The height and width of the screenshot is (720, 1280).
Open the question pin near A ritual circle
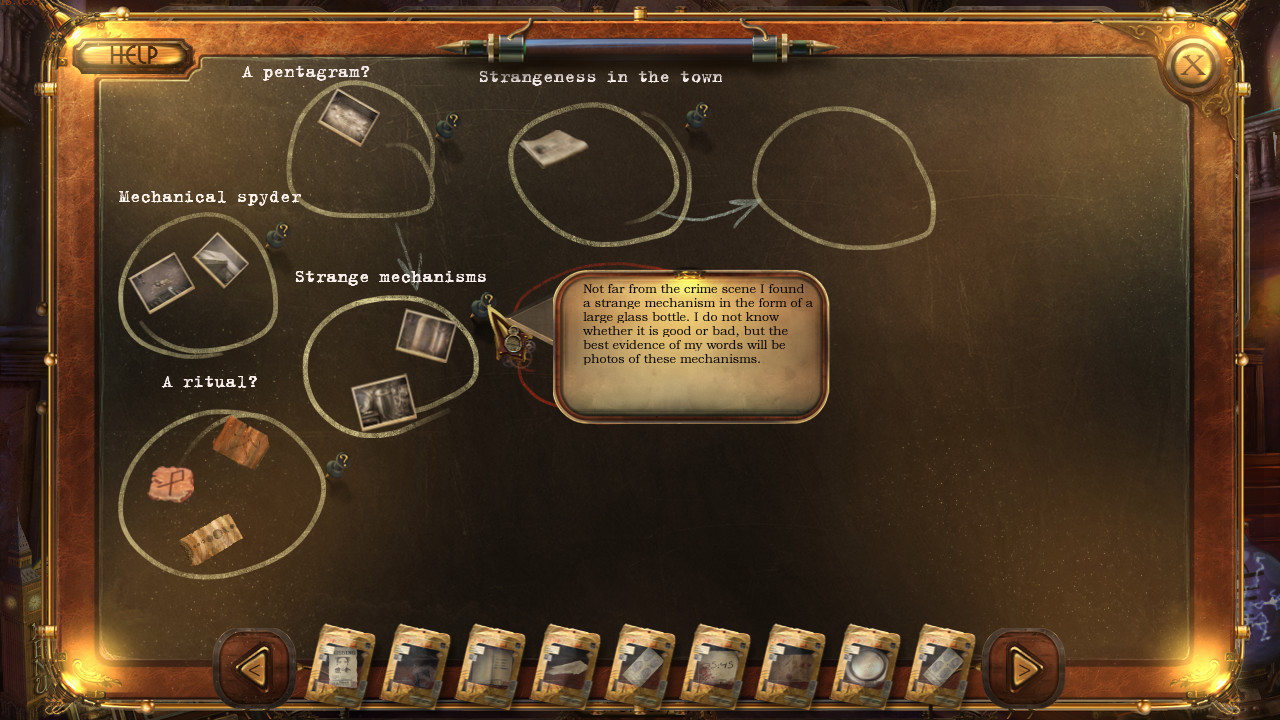(338, 464)
